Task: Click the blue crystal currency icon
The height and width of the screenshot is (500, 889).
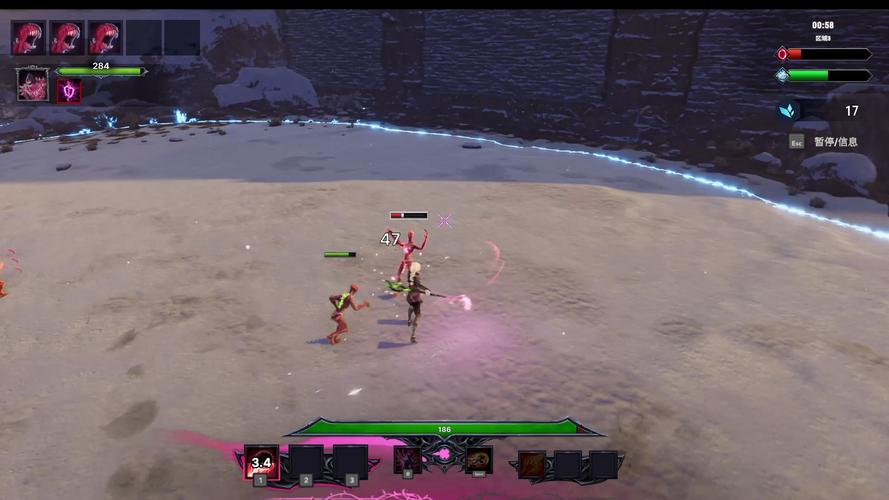Action: click(x=789, y=111)
